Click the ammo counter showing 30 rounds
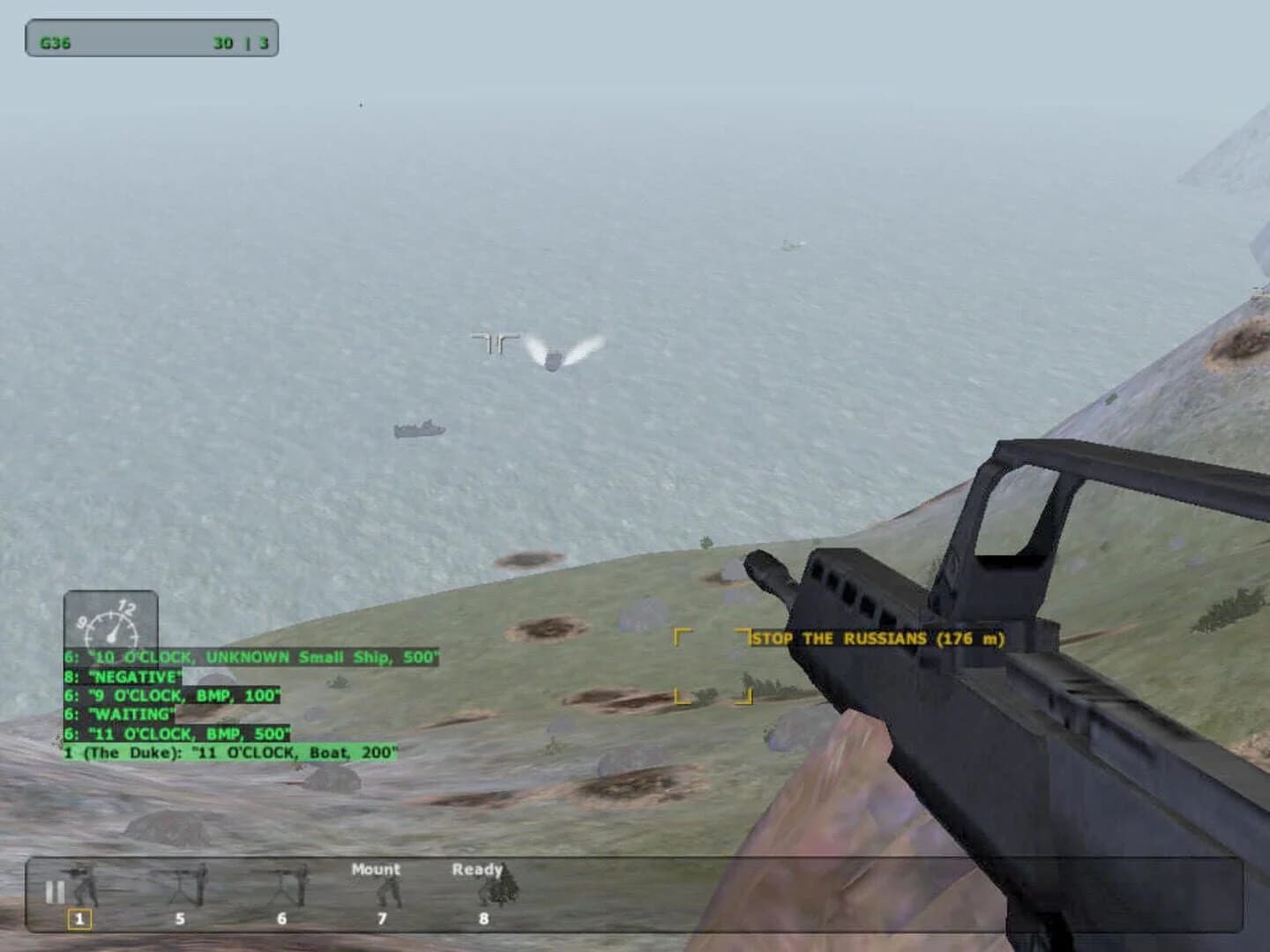1270x952 pixels. [224, 40]
